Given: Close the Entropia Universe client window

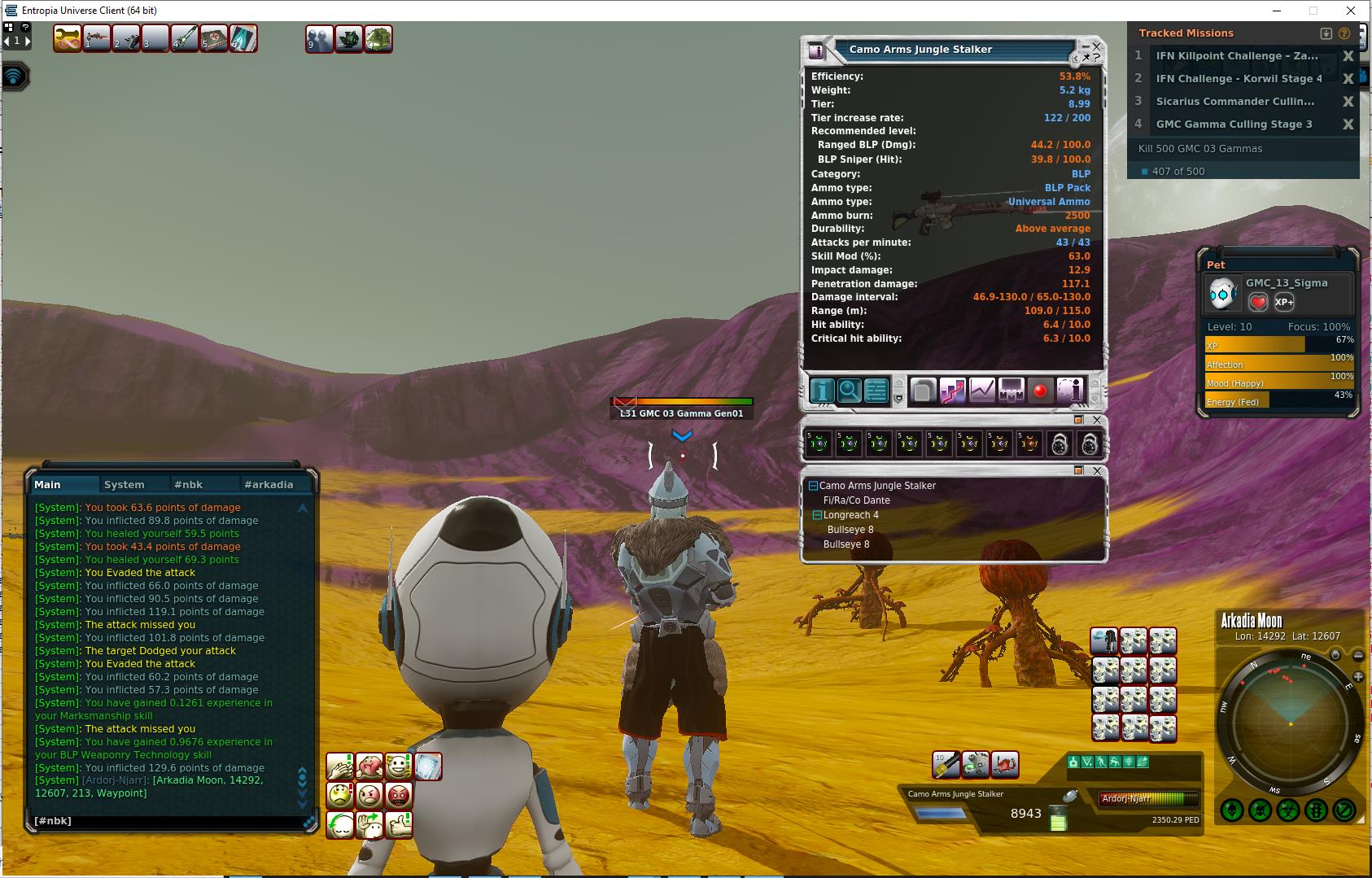Looking at the screenshot, I should point(1352,11).
